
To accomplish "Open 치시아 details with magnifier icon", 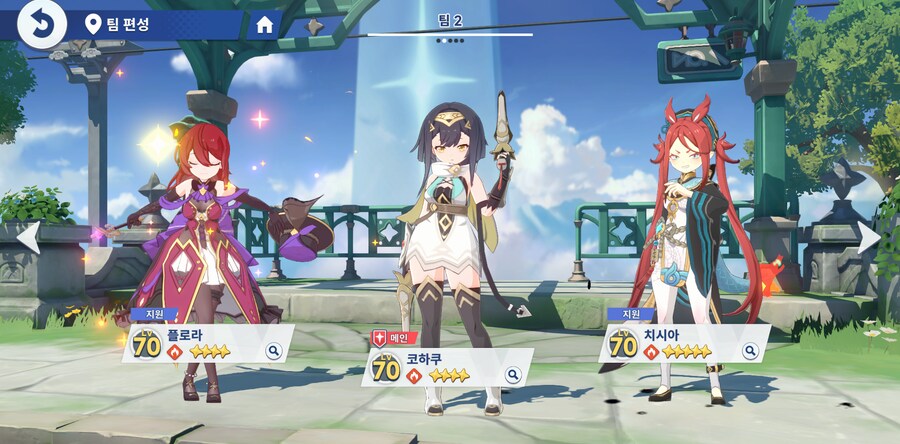I will [750, 351].
